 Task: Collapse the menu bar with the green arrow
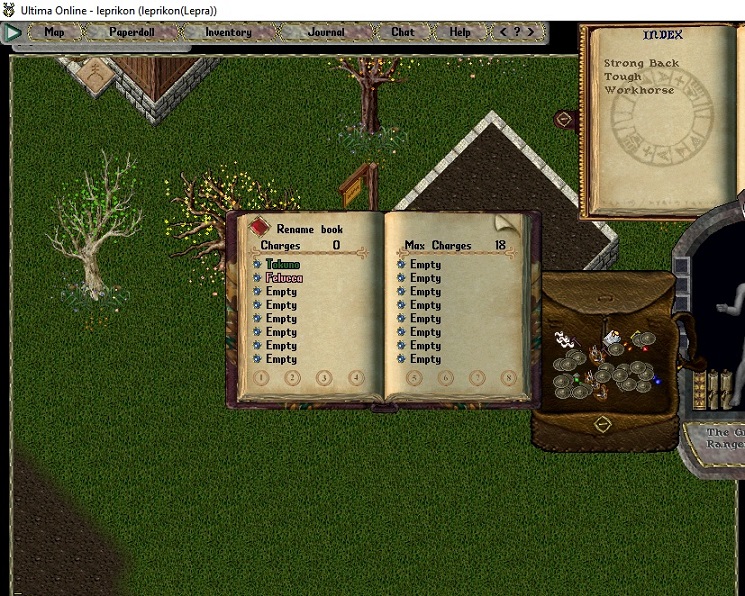14,32
